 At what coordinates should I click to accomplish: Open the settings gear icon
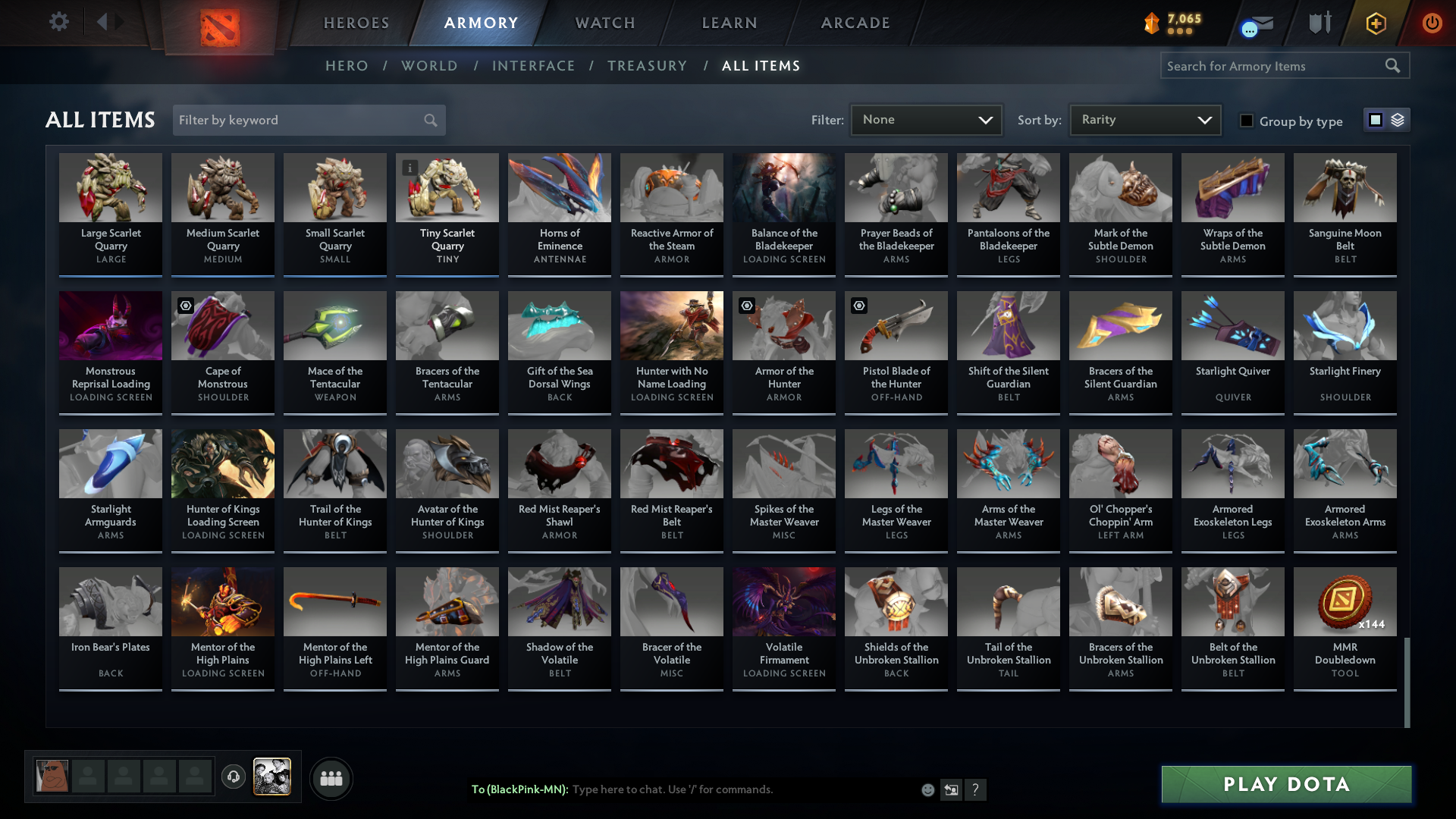coord(59,23)
